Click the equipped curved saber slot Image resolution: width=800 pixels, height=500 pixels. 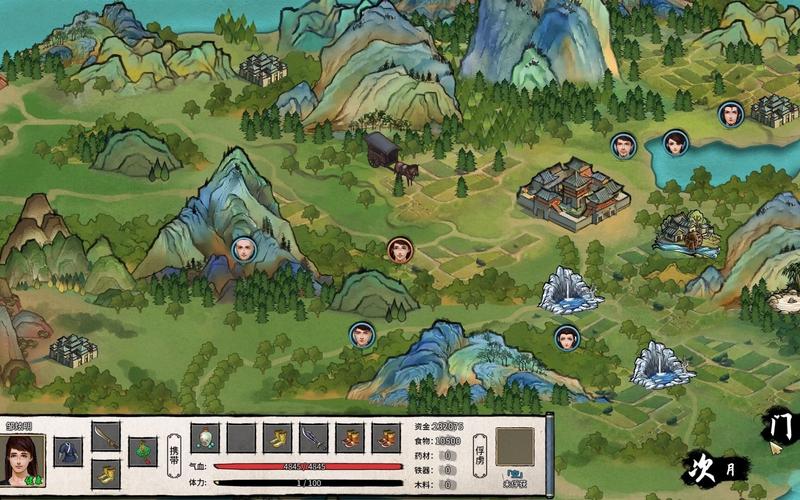(106, 436)
